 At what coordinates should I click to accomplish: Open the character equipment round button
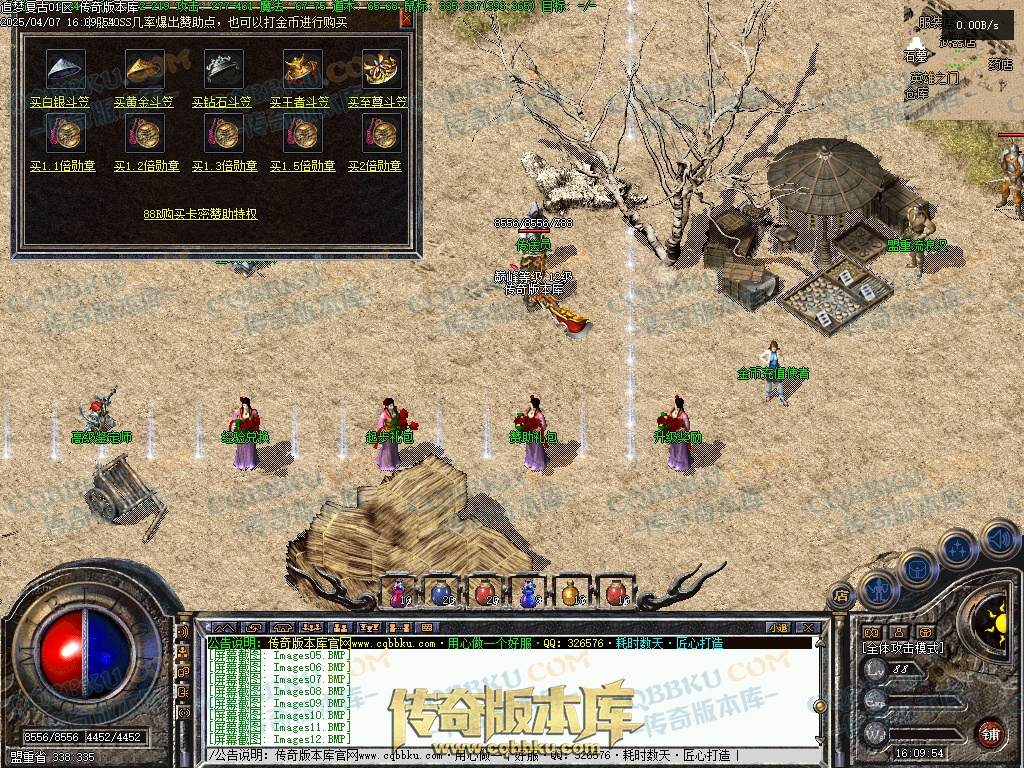pyautogui.click(x=877, y=590)
